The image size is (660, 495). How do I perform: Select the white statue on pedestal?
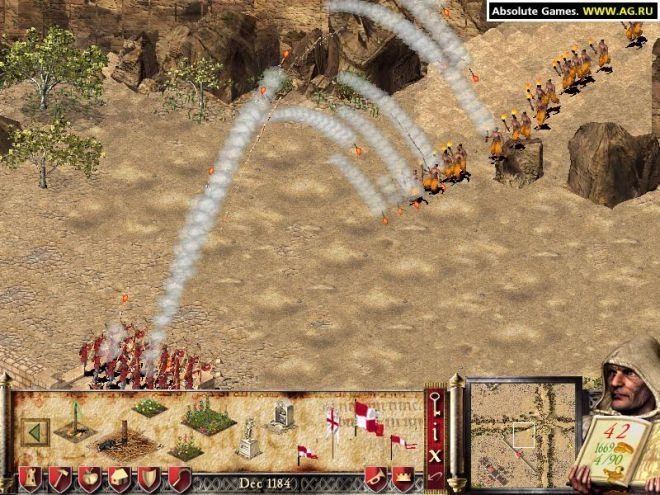pyautogui.click(x=249, y=437)
